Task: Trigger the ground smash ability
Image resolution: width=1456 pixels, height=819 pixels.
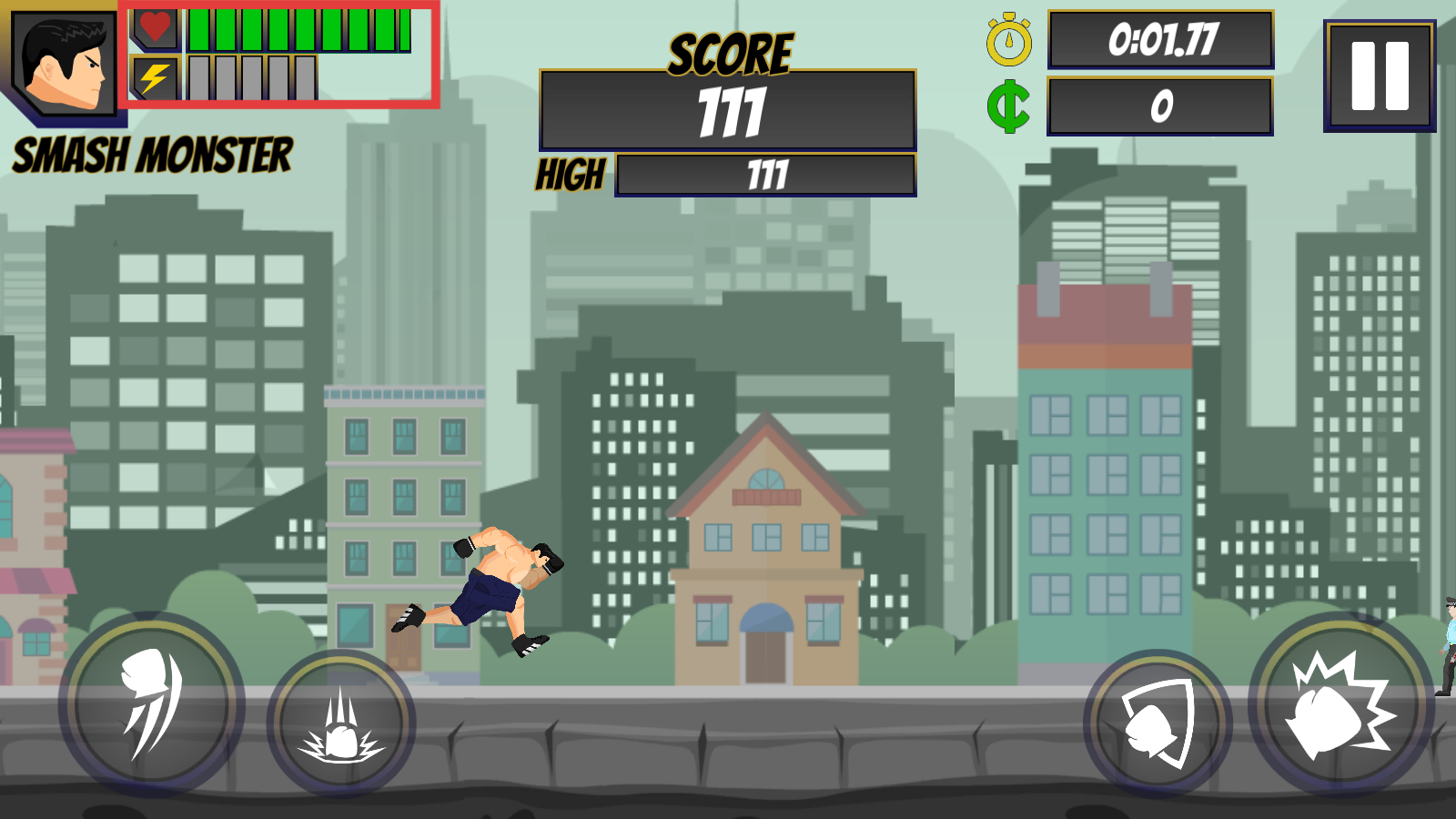Action: point(341,723)
